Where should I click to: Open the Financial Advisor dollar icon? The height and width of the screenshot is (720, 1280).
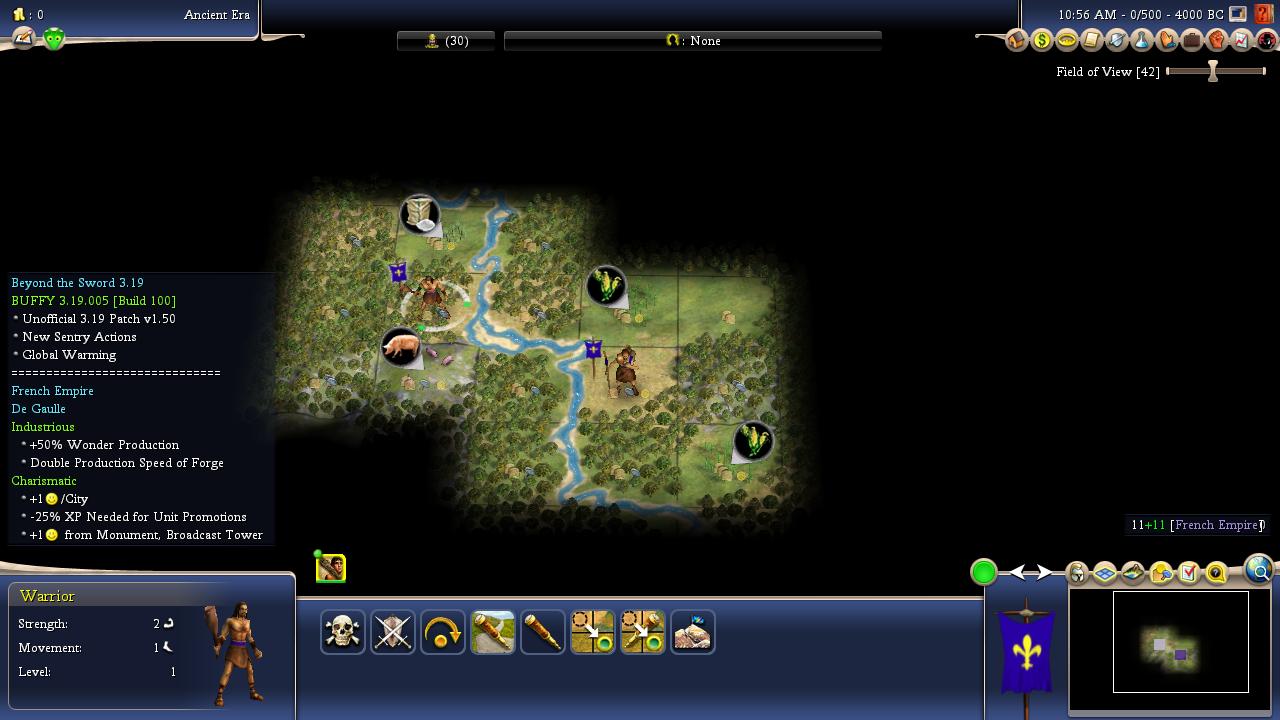[x=1042, y=41]
